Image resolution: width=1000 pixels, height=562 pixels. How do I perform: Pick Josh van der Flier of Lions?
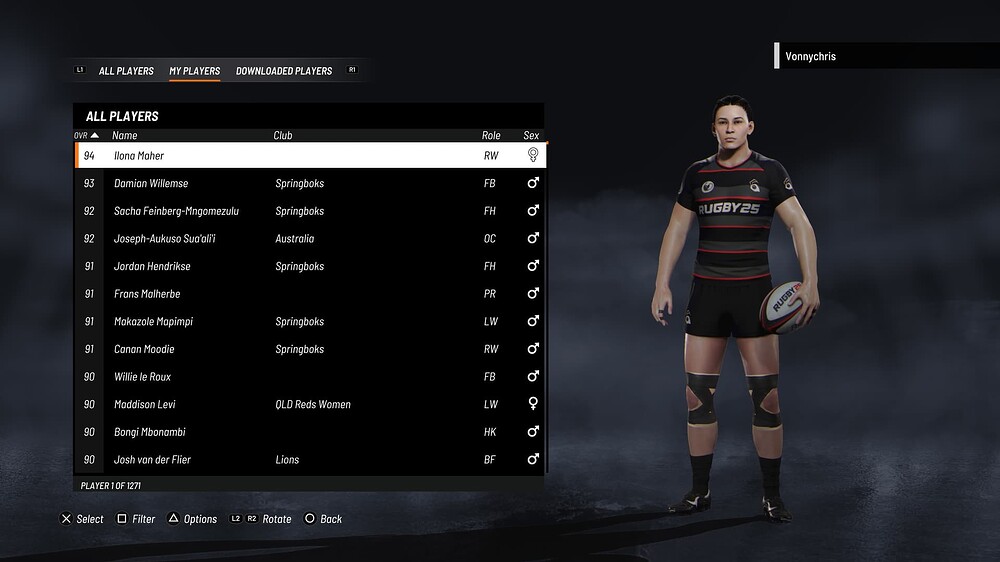pyautogui.click(x=310, y=460)
